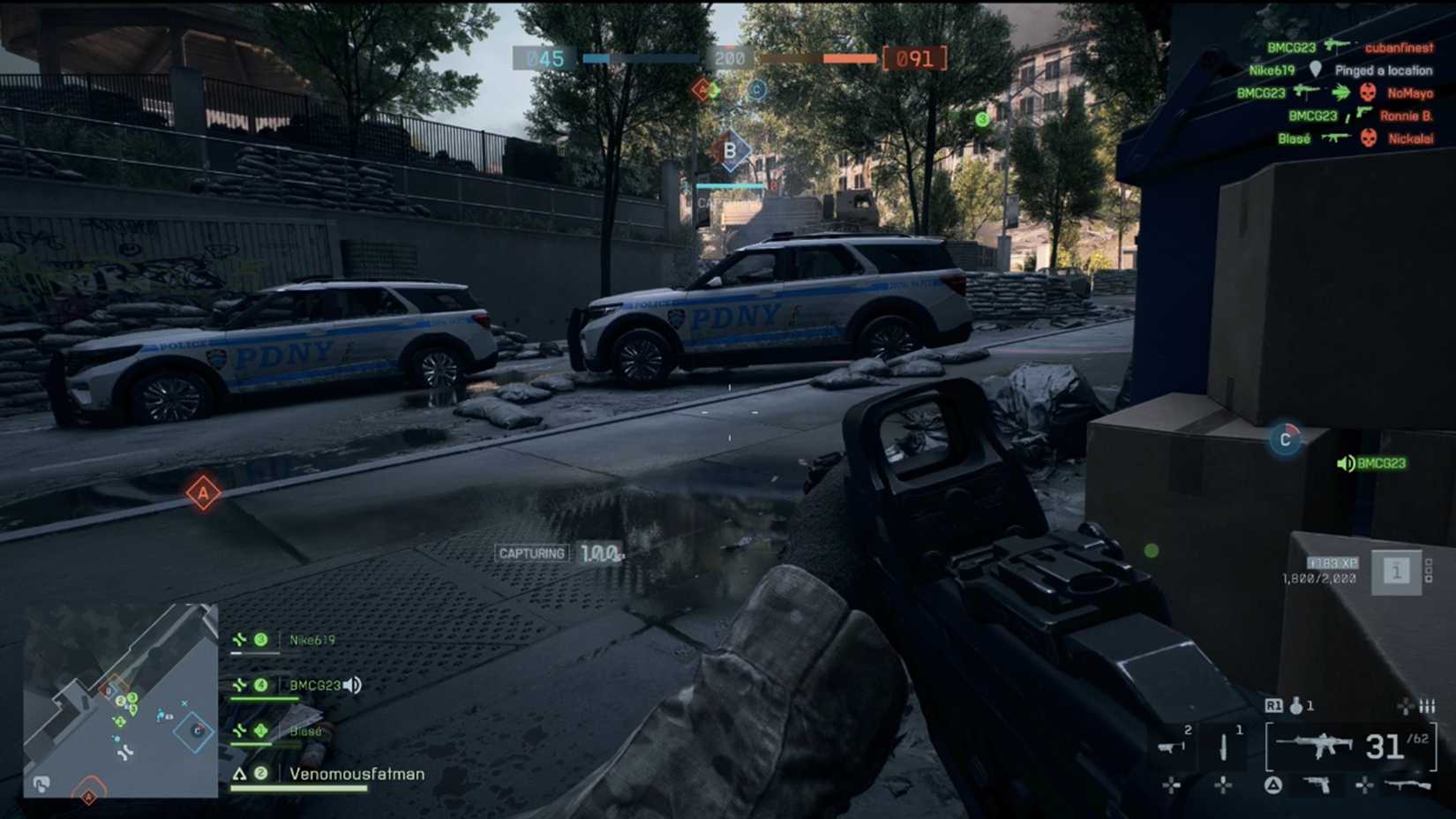1456x819 pixels.
Task: Switch to the shotgun weapon icon
Action: pos(1407,784)
